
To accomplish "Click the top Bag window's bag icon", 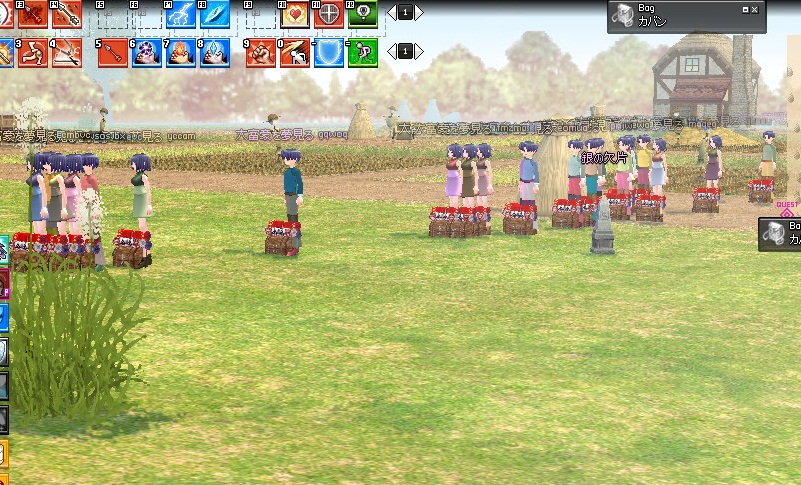I will coord(621,16).
